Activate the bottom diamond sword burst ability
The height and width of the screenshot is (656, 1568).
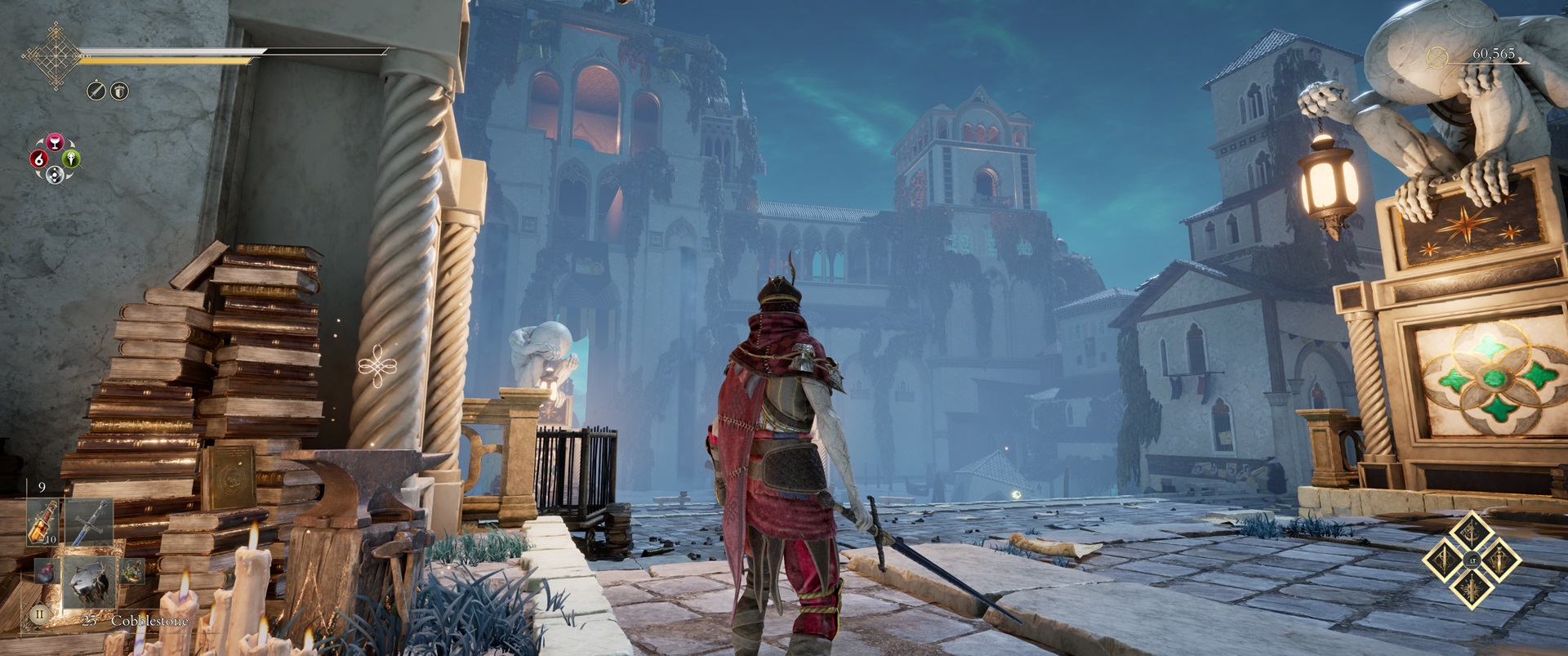1472,587
